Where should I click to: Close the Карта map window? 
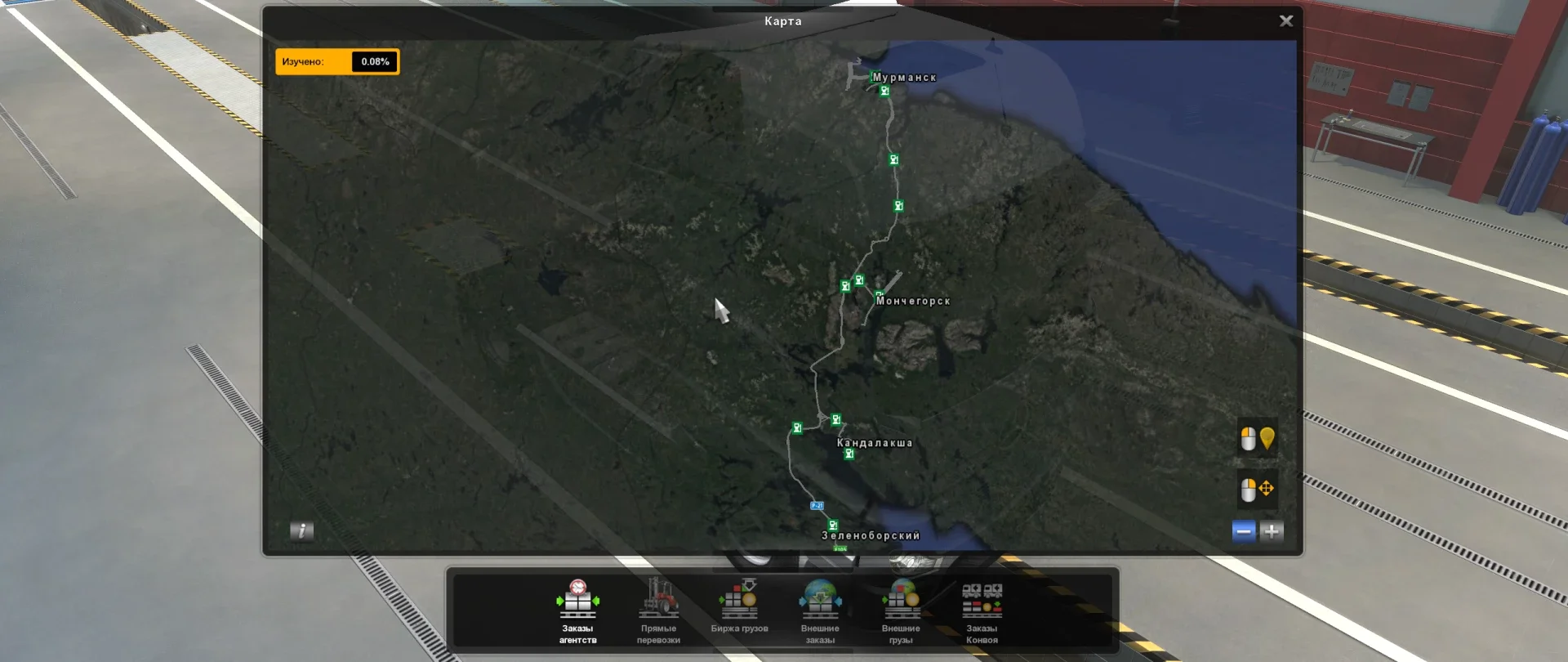click(1286, 20)
